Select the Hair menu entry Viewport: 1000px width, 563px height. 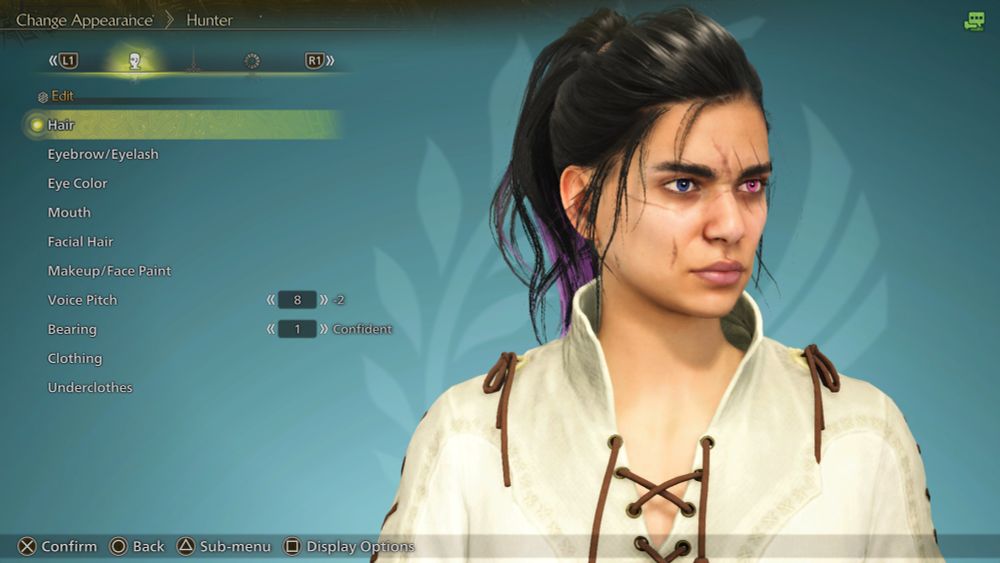tap(62, 125)
